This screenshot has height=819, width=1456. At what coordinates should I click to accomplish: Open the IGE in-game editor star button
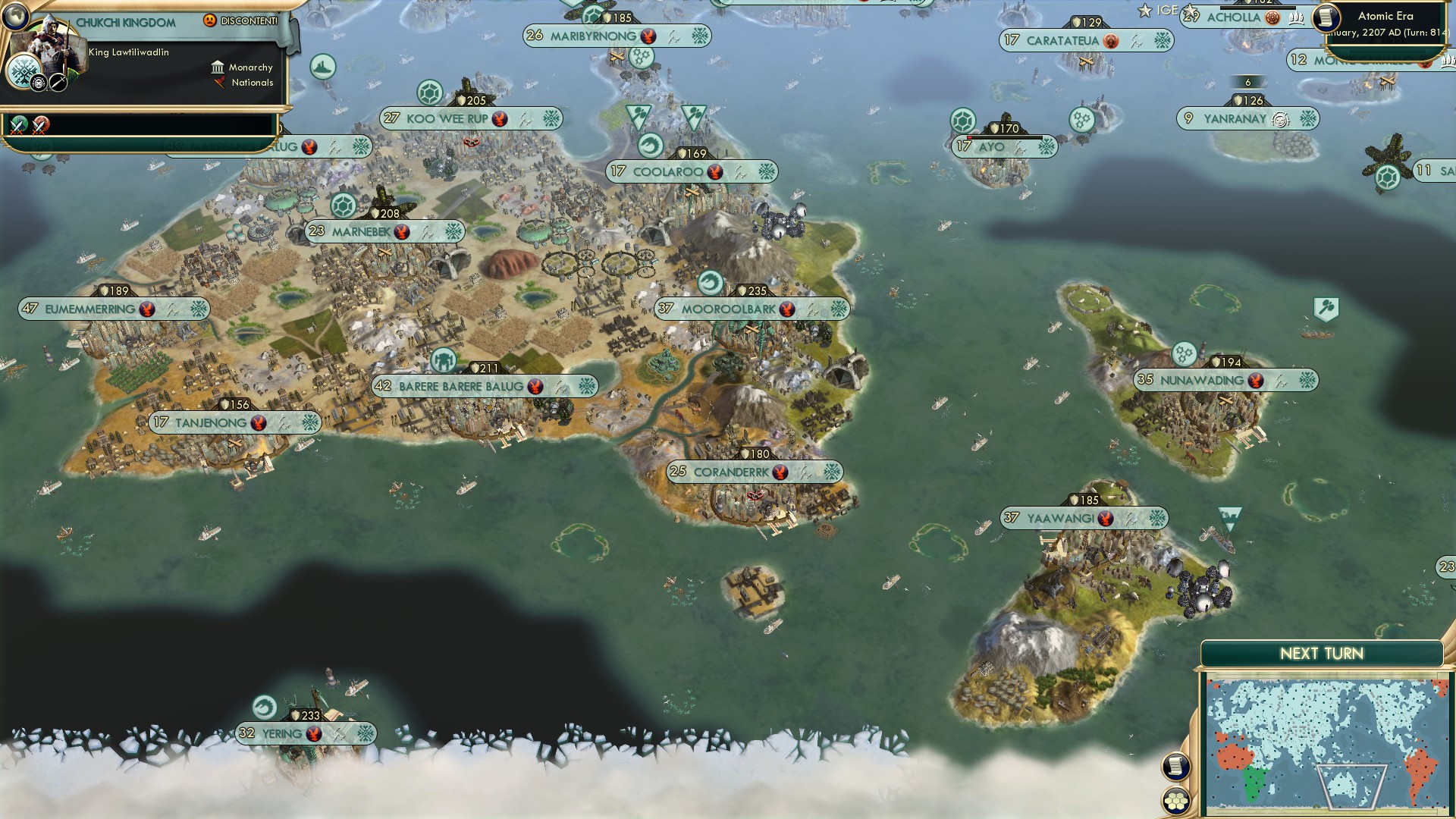pos(1147,11)
